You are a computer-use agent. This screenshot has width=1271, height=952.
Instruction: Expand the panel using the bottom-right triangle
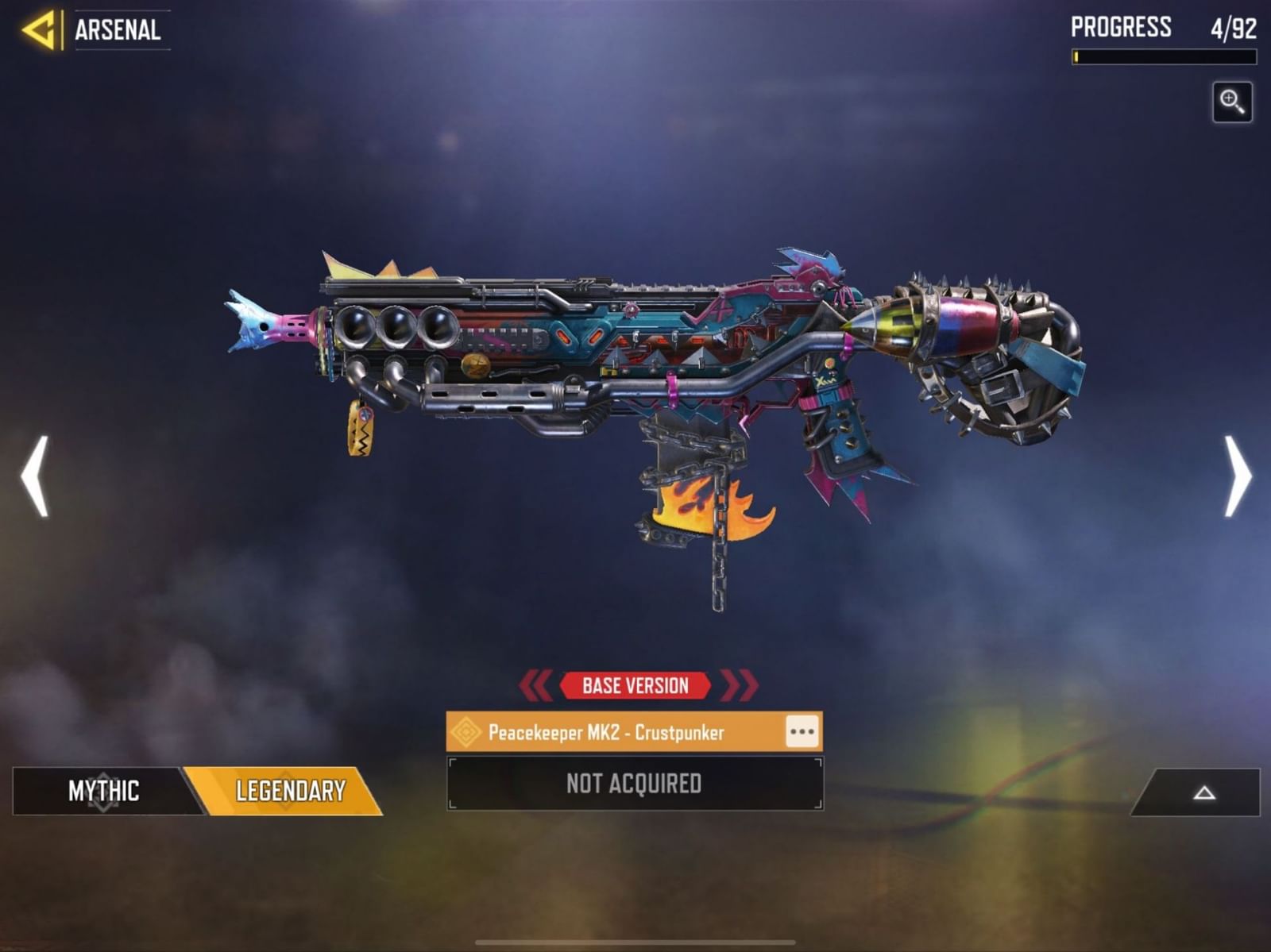point(1204,792)
